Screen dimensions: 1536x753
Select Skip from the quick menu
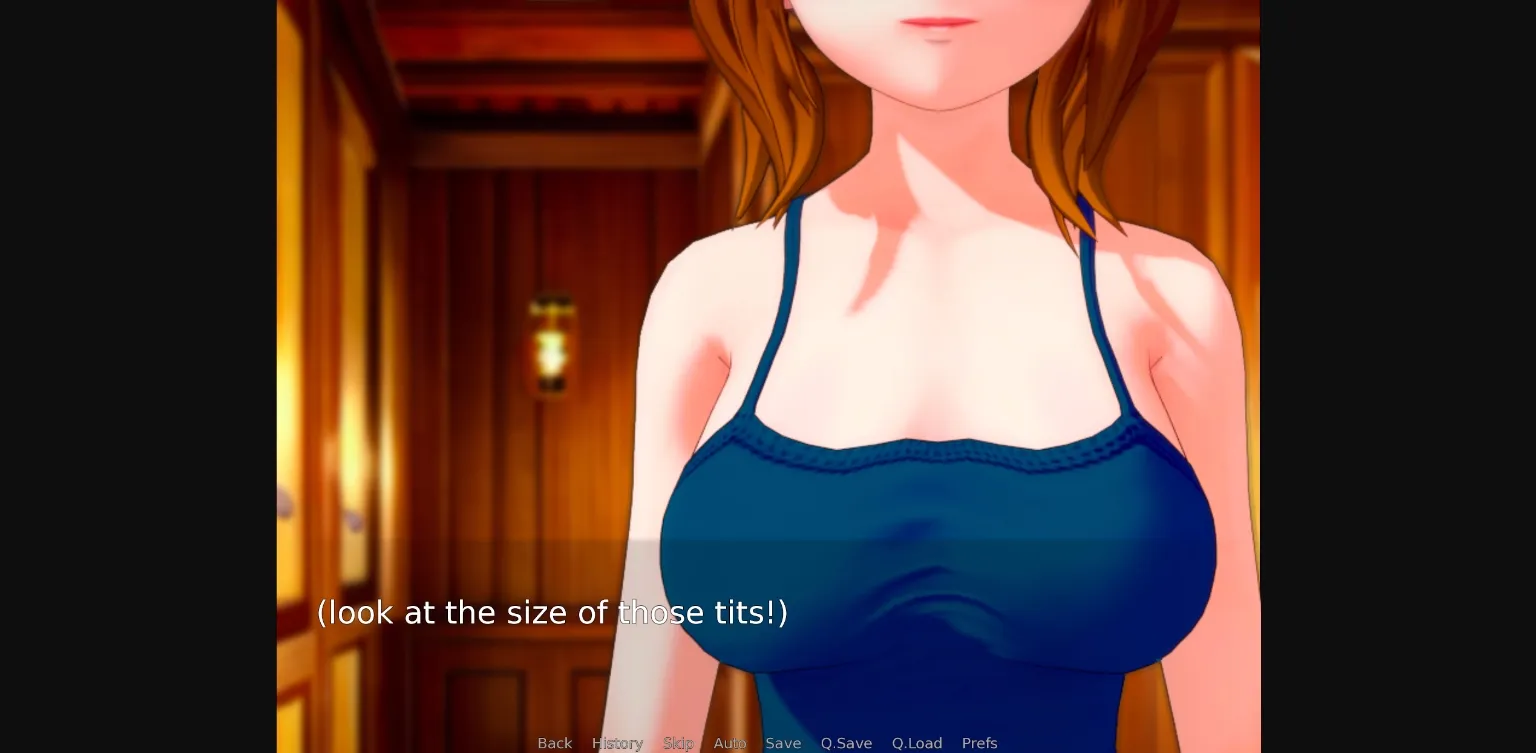(678, 743)
